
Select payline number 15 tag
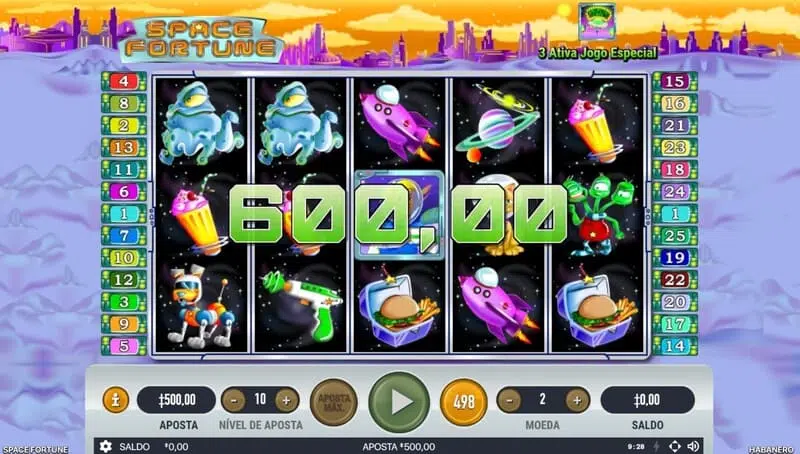[x=675, y=81]
